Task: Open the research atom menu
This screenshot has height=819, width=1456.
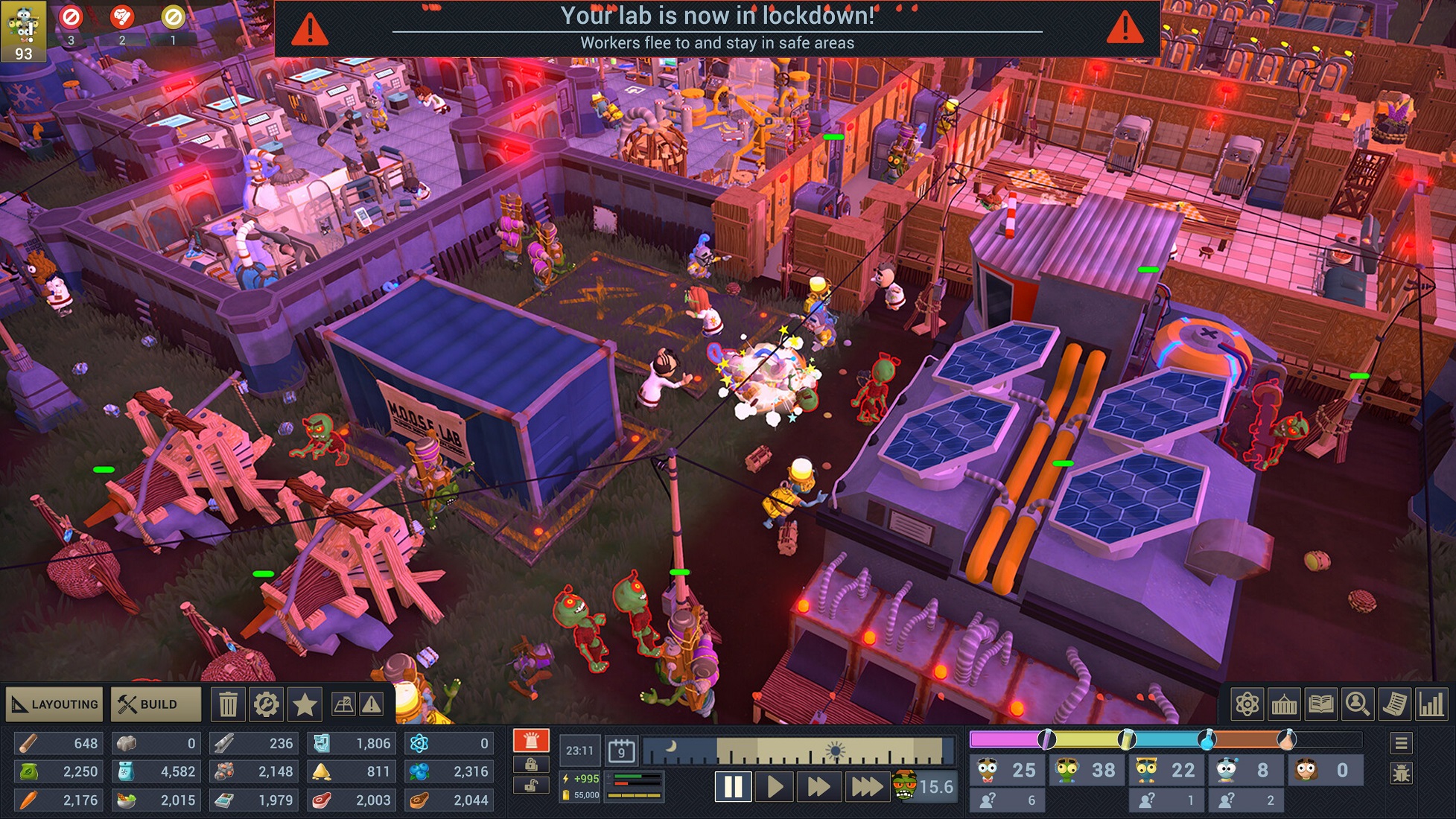Action: point(1247,704)
